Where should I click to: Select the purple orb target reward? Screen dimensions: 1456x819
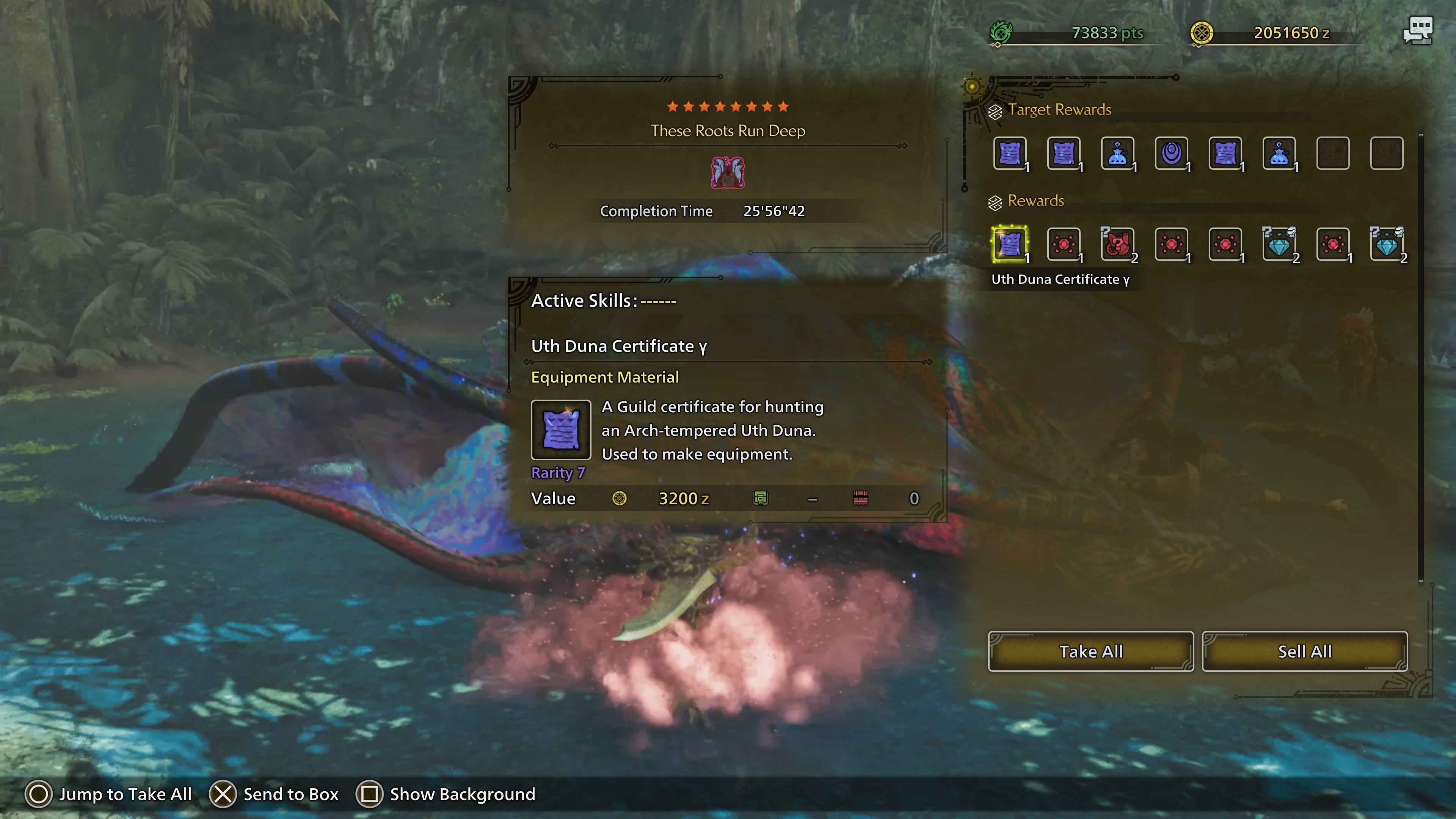coord(1171,153)
